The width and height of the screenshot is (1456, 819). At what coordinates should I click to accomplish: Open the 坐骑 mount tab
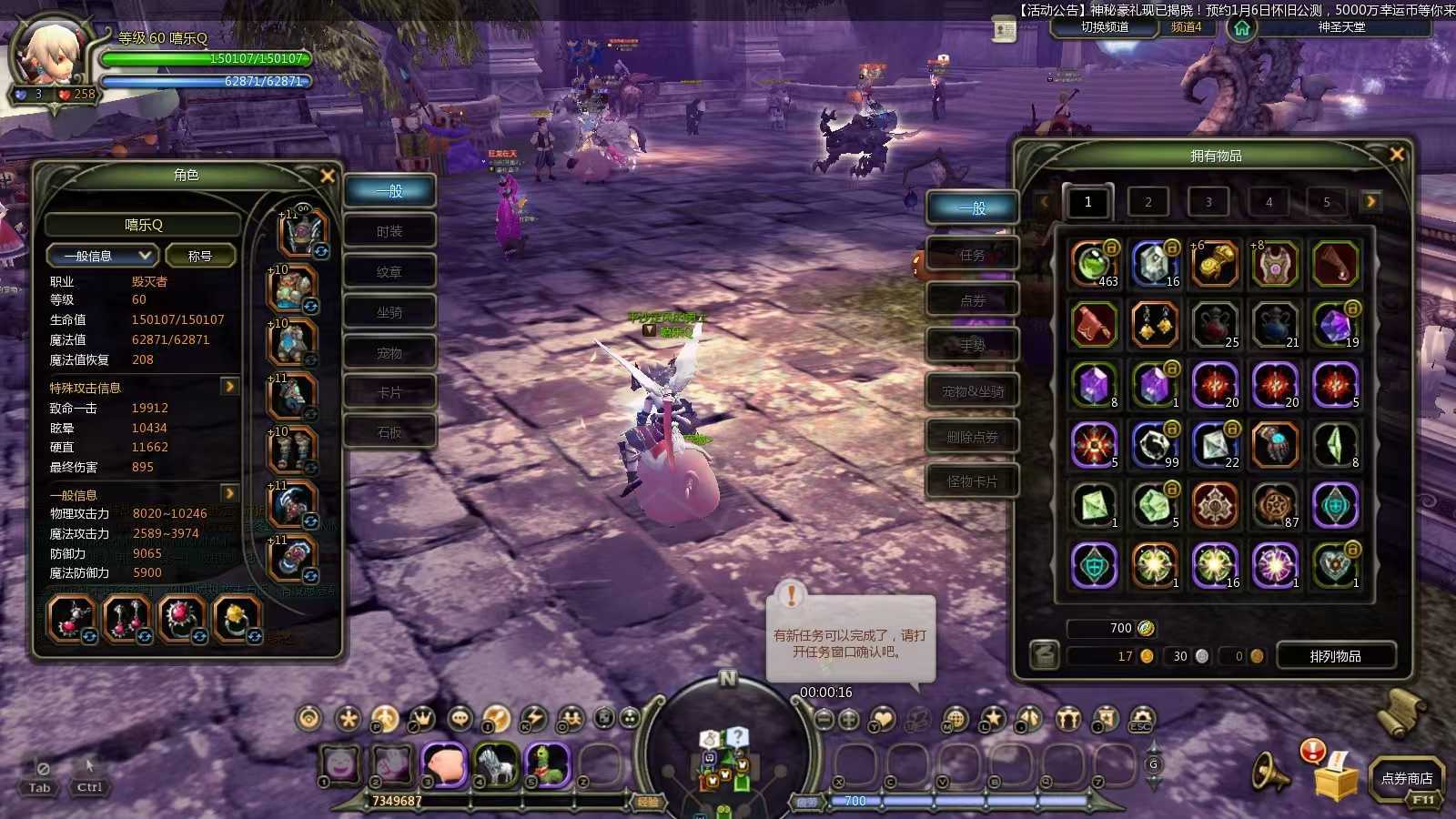pos(389,312)
